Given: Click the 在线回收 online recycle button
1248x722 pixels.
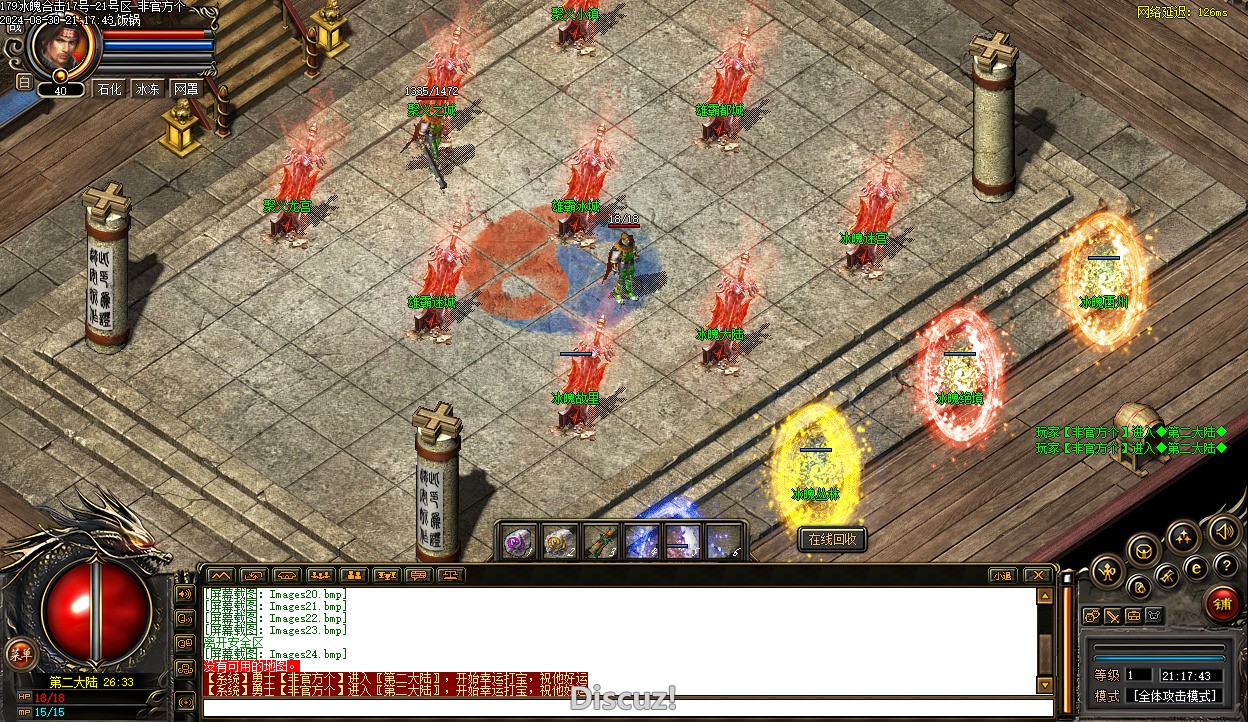Looking at the screenshot, I should pos(832,539).
